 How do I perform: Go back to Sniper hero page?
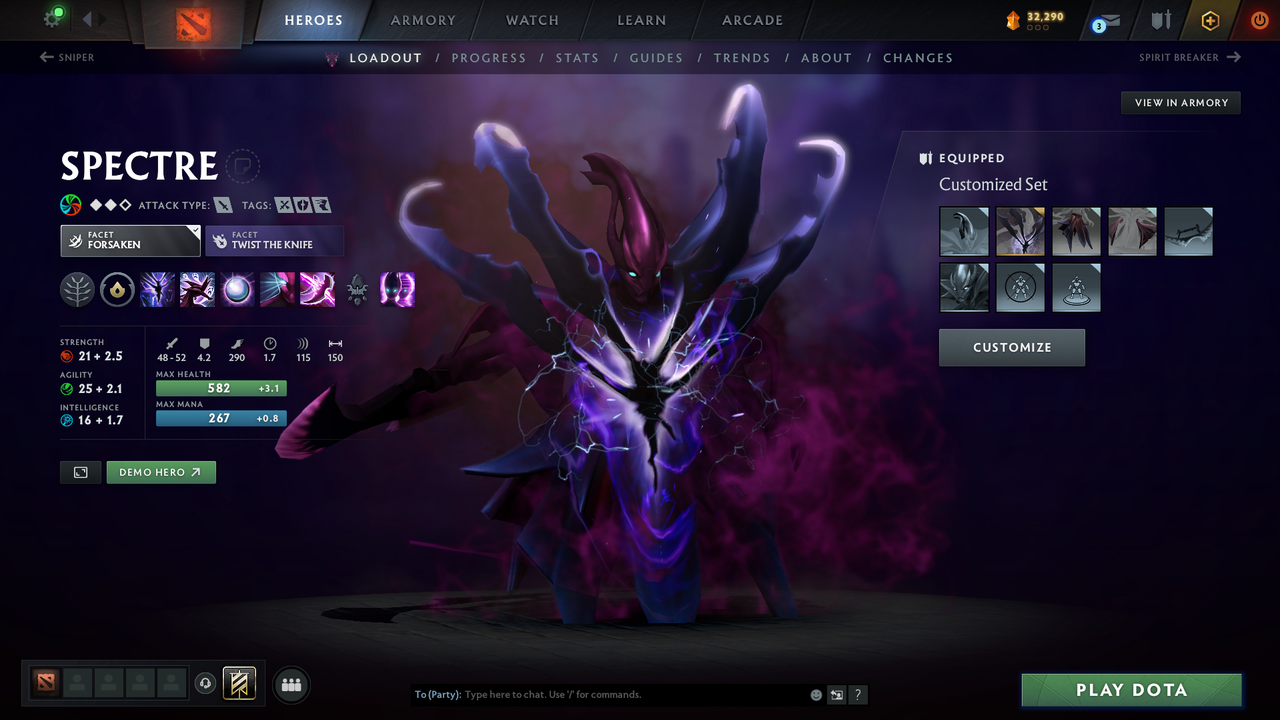(x=68, y=57)
